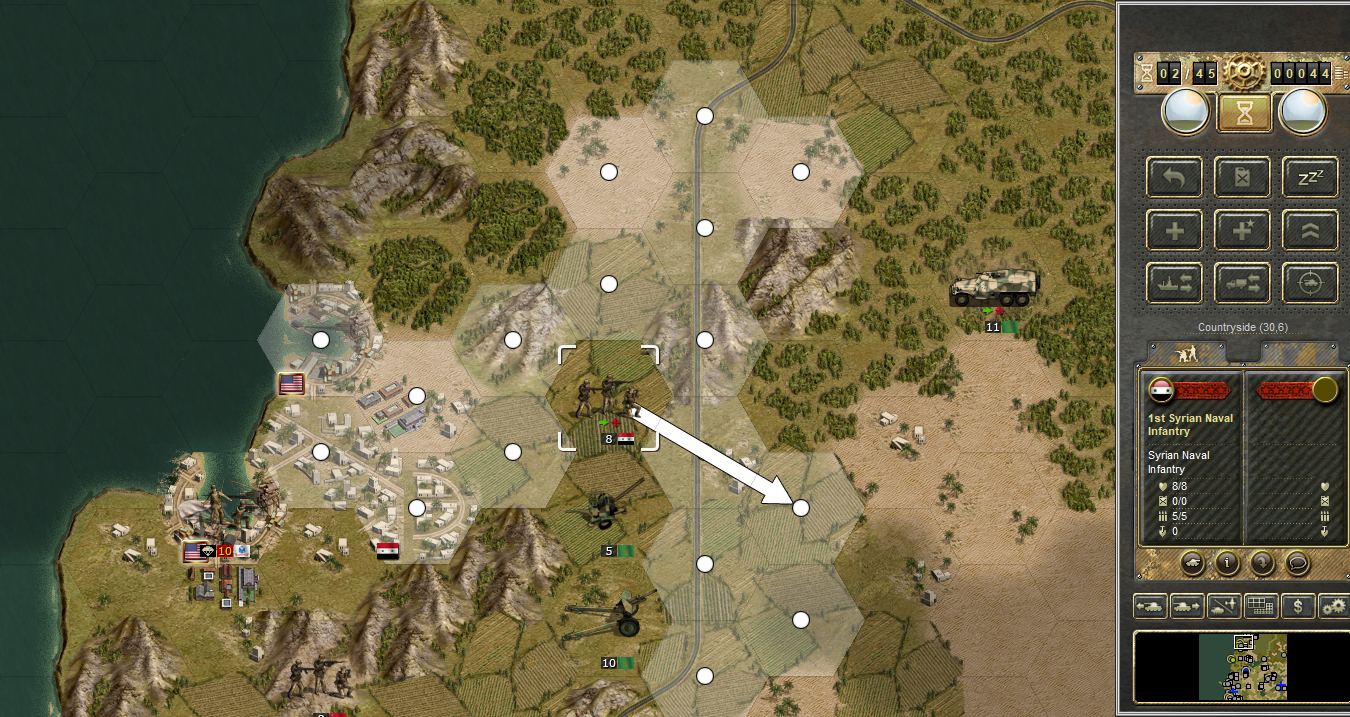Open the unit info button
The image size is (1350, 717).
pos(1227,562)
